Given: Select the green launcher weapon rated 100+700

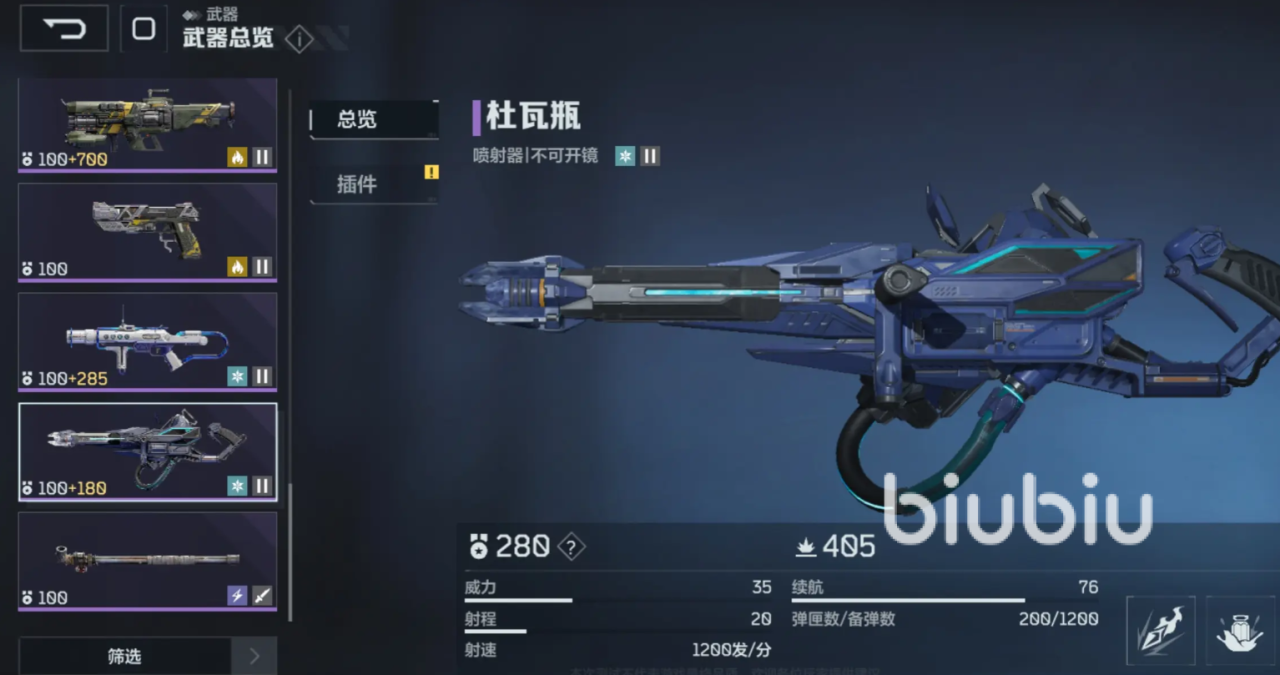Looking at the screenshot, I should pyautogui.click(x=147, y=125).
